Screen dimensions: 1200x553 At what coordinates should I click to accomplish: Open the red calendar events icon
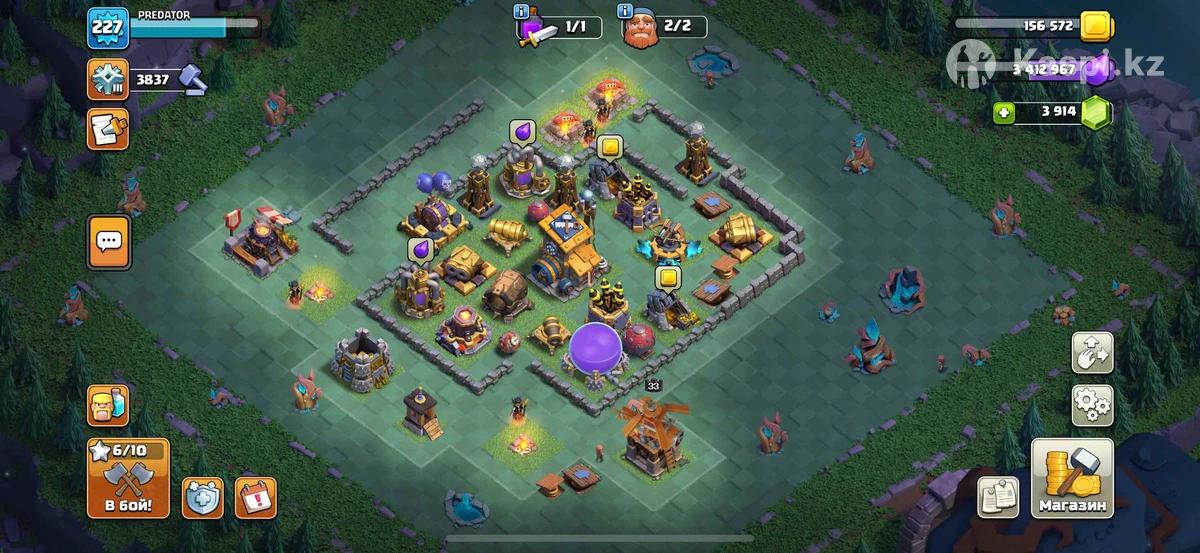coord(255,497)
